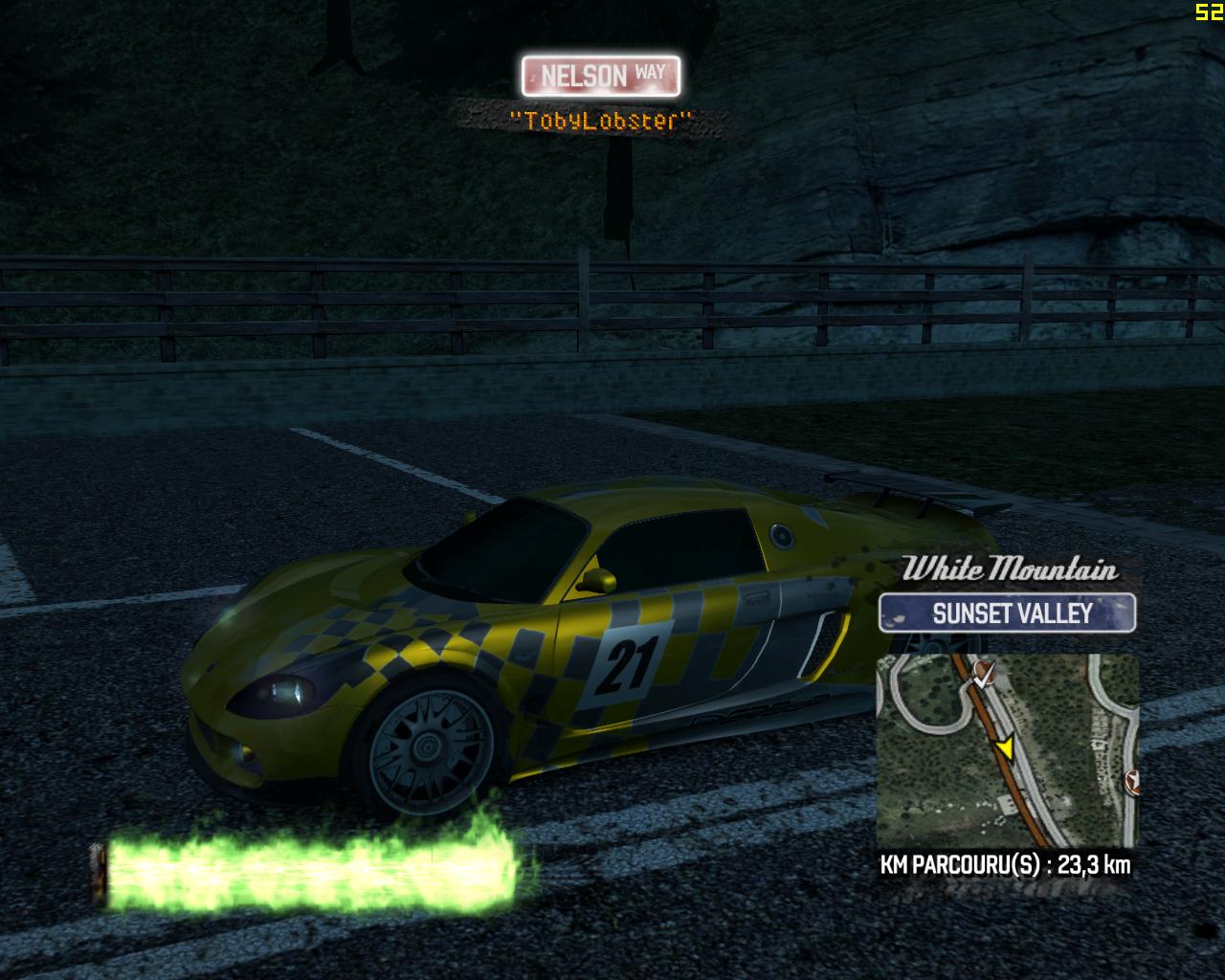Click the NELSON WAY street sign
This screenshot has width=1225, height=980.
[x=601, y=75]
